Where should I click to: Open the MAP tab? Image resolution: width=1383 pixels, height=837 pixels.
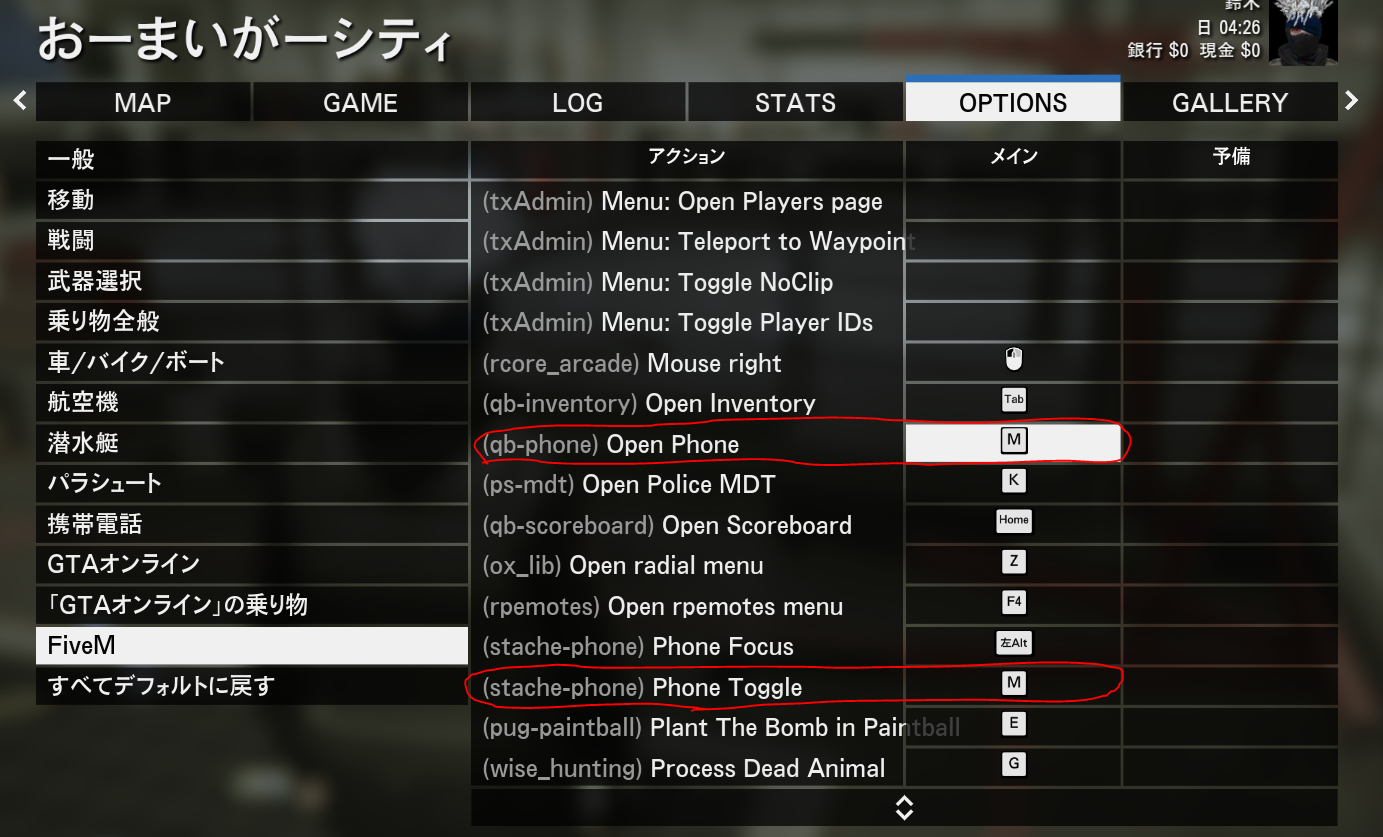click(x=143, y=101)
